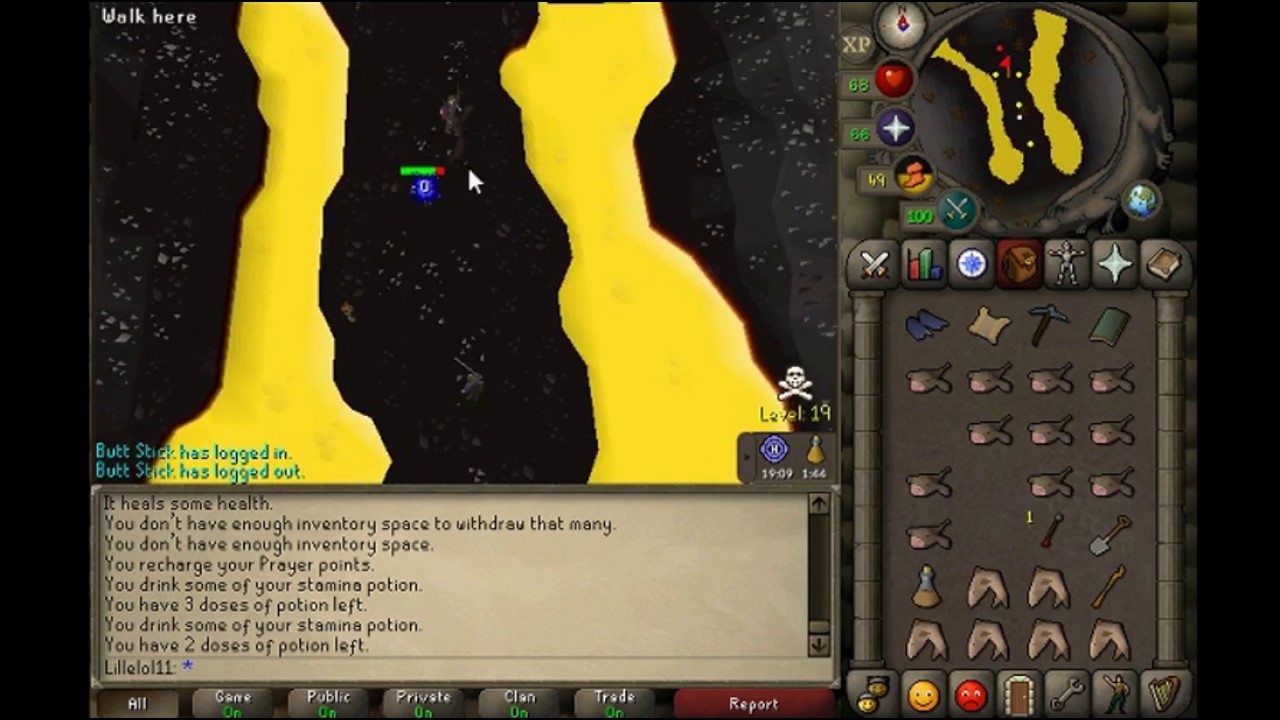Toggle quick prayers on the prayer orb

point(893,129)
